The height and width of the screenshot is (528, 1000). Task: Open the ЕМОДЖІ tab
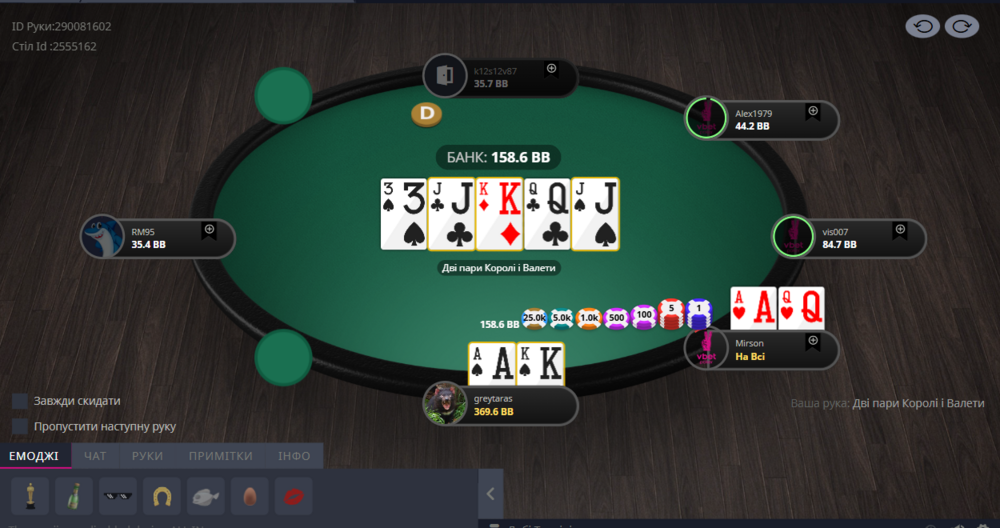[34, 456]
